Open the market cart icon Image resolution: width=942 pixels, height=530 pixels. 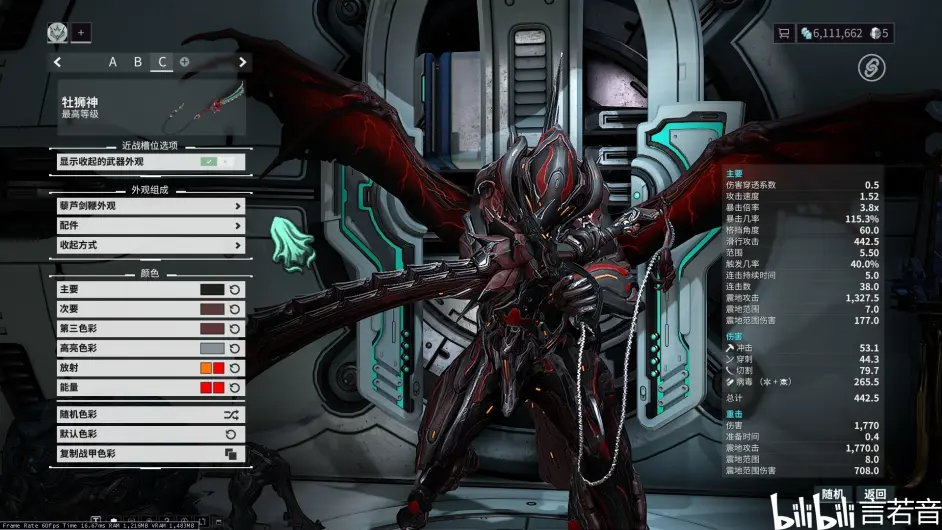[784, 33]
